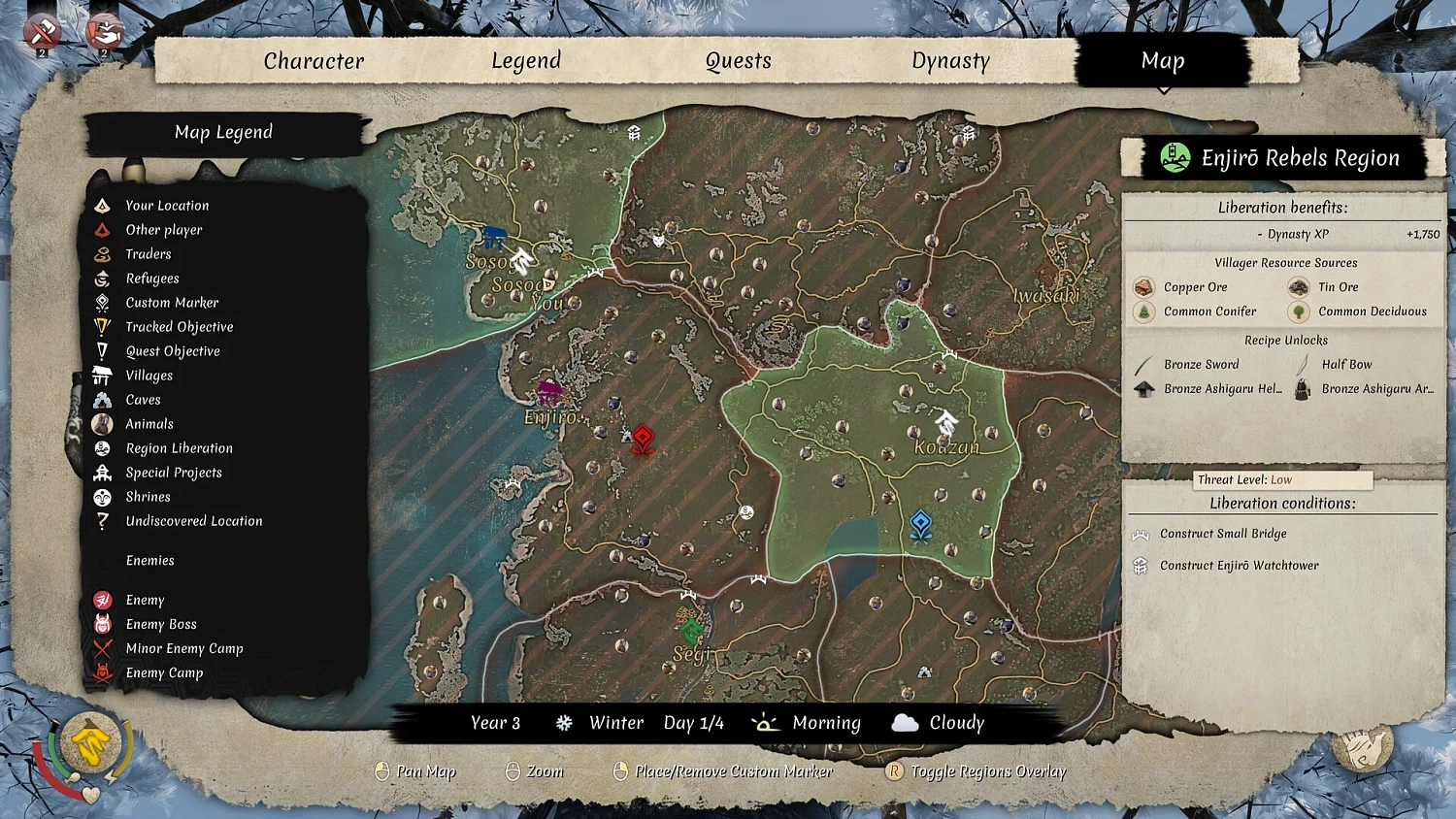Select the Kouzan village marker
The width and height of the screenshot is (1456, 819).
click(x=945, y=423)
